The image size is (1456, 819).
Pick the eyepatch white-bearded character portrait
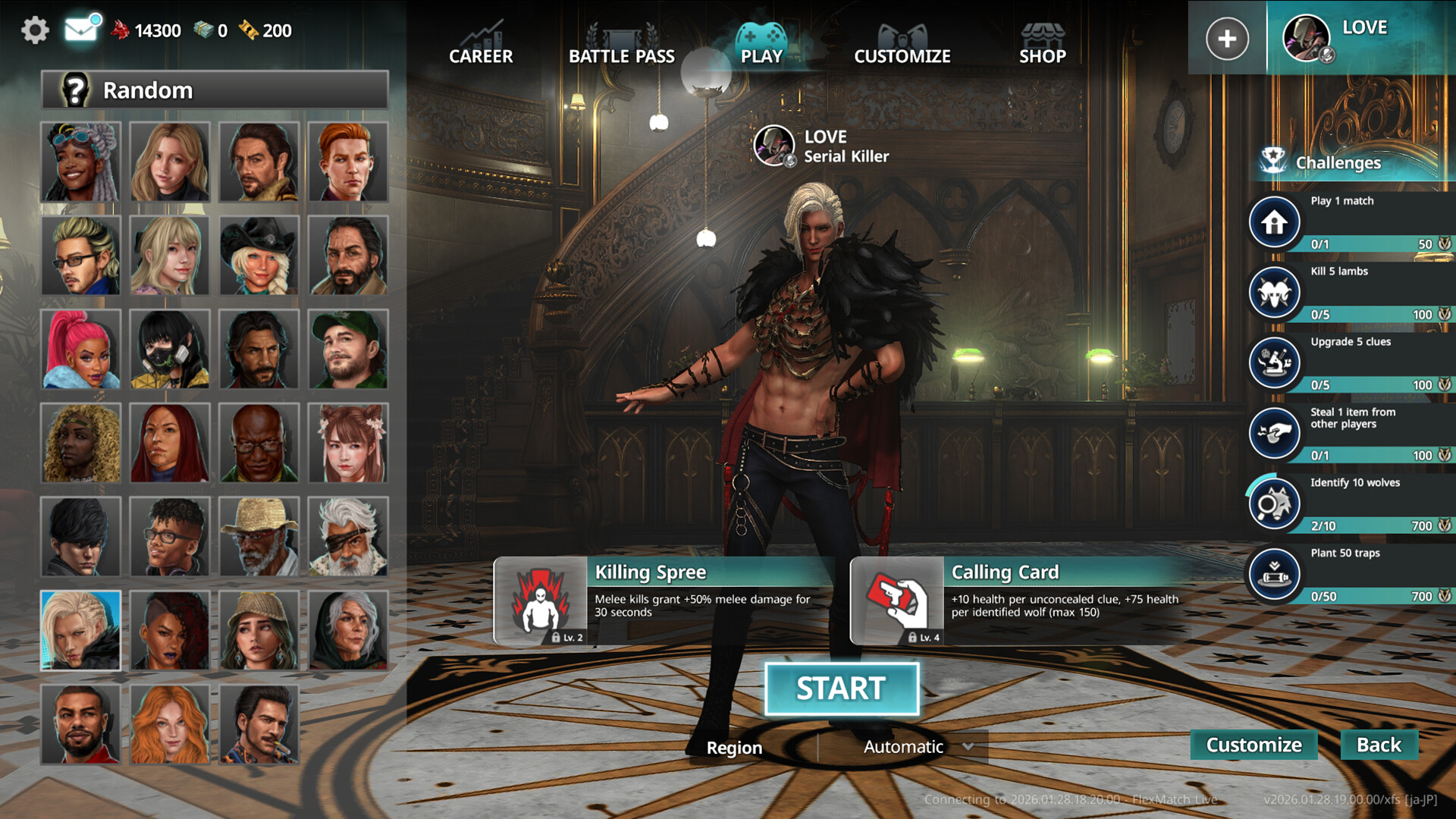click(x=348, y=536)
